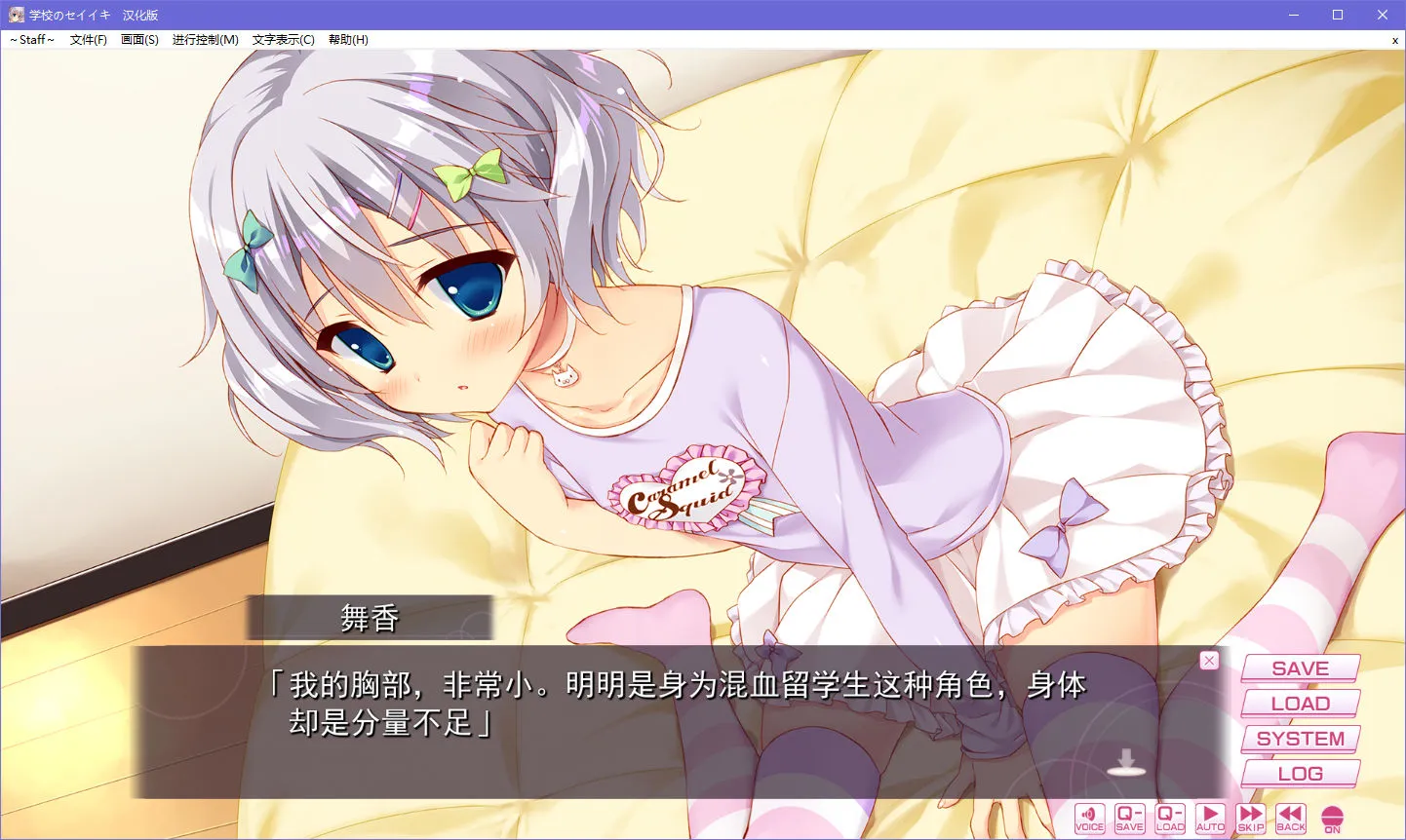1406x840 pixels.
Task: Maximize the game window
Action: tap(1338, 15)
